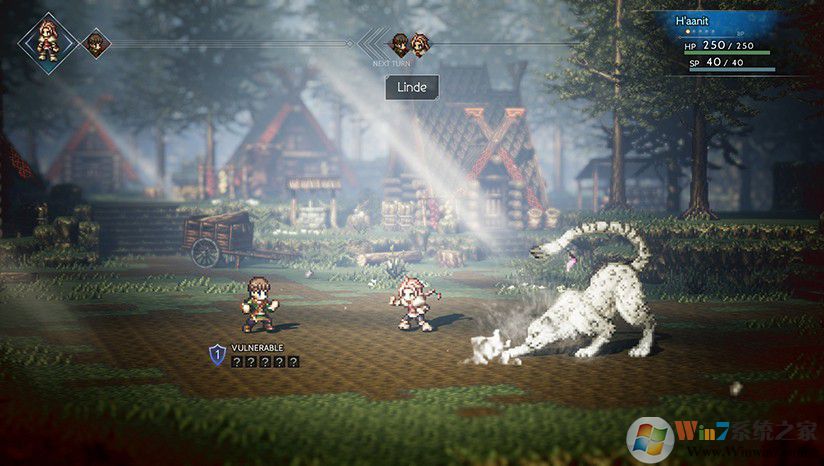The height and width of the screenshot is (466, 824).
Task: Select the brown-haired enemy portrait under Next Turn
Action: 399,43
